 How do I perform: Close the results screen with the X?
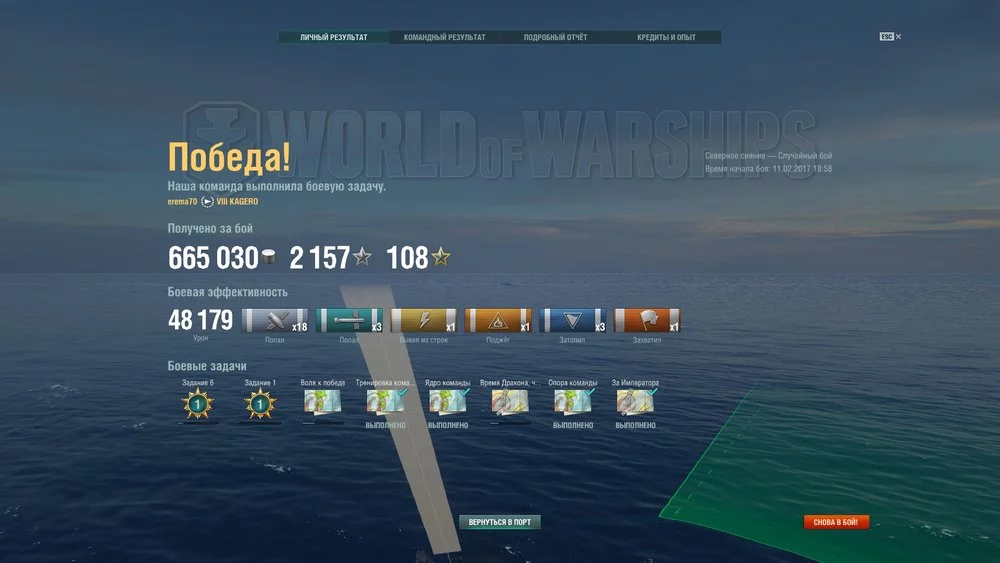pyautogui.click(x=898, y=37)
